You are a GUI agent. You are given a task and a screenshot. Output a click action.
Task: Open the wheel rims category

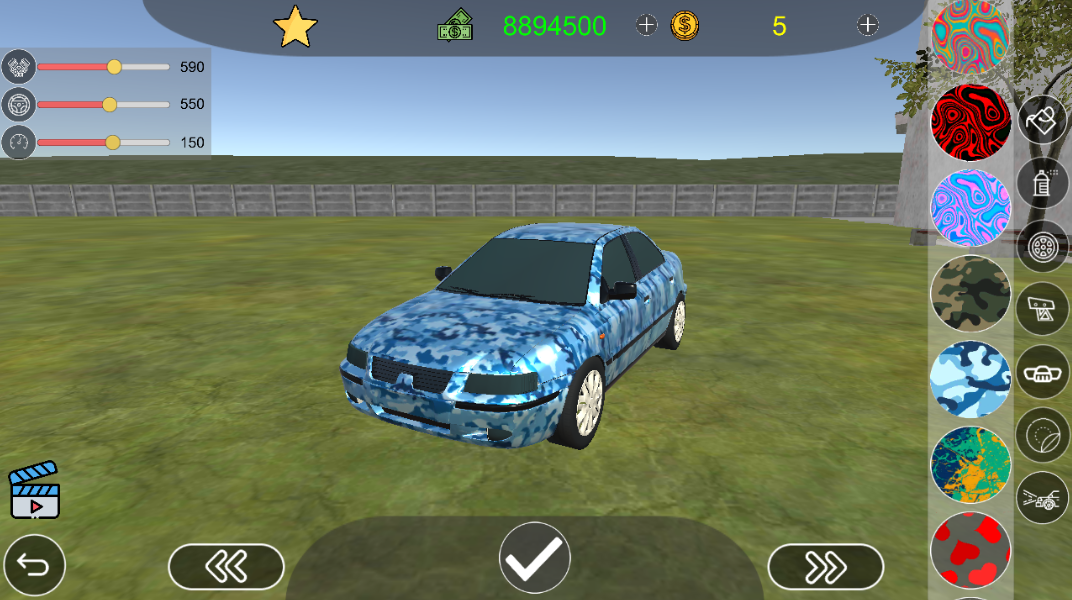(x=1043, y=246)
